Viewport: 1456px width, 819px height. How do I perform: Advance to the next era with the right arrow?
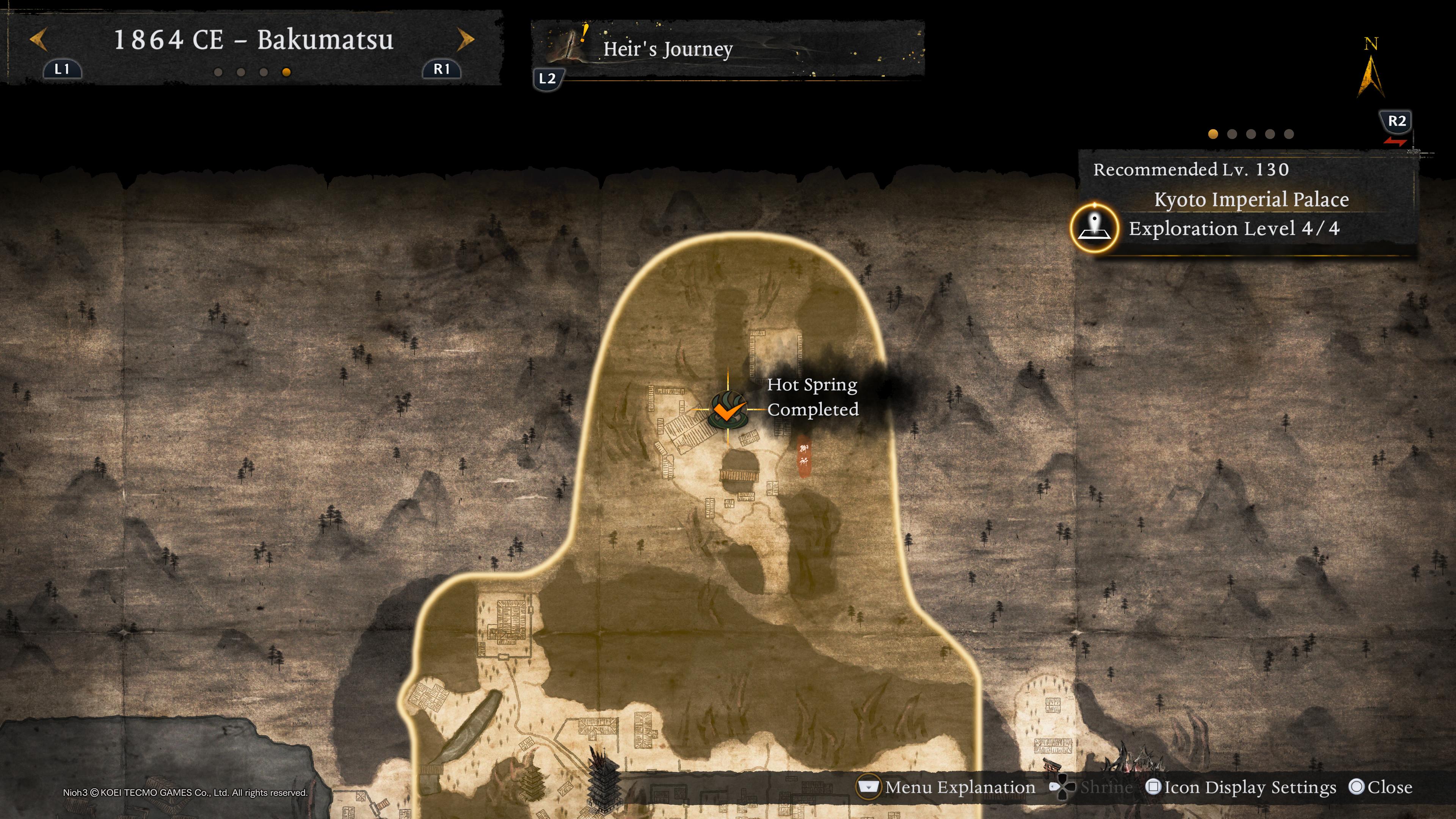click(465, 39)
